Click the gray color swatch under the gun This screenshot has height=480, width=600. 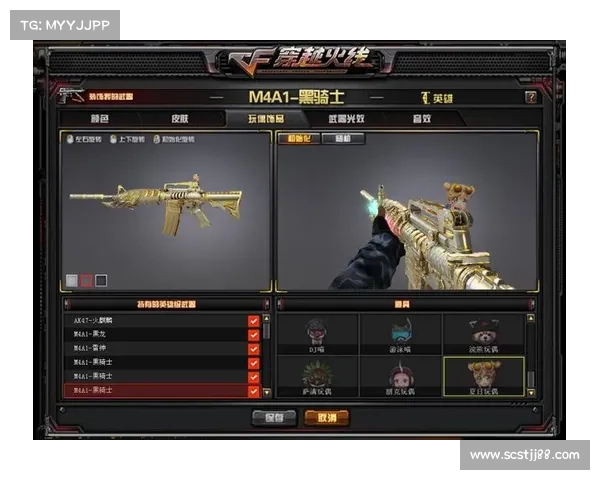[72, 280]
